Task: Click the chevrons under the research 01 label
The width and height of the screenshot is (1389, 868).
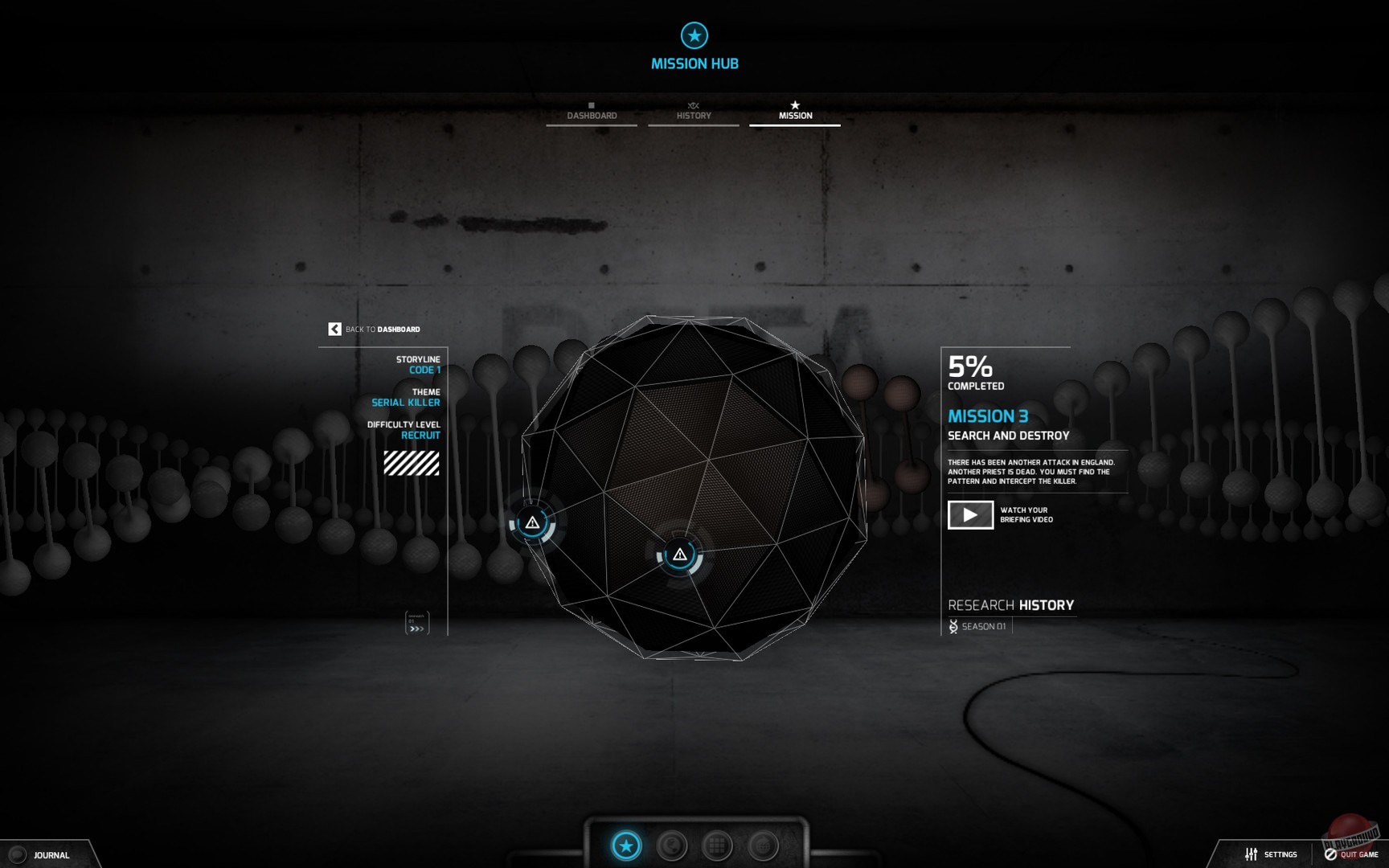Action: tap(417, 627)
